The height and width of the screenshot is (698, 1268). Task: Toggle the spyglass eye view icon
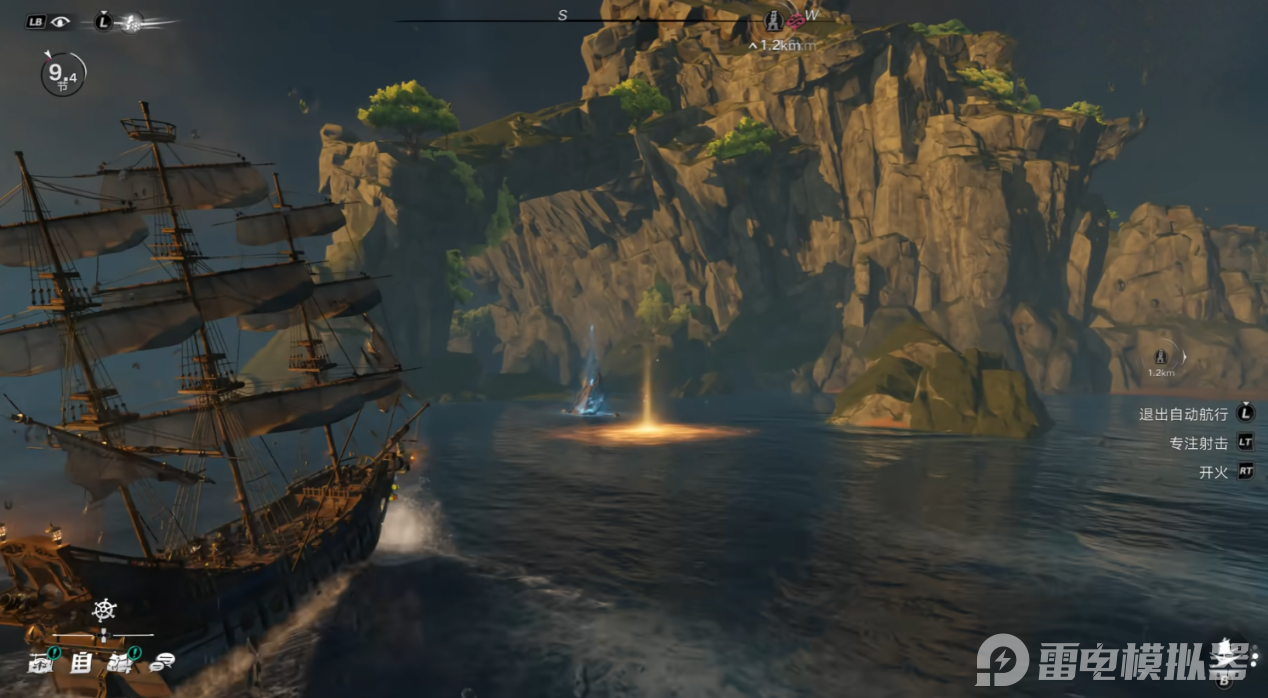(61, 21)
